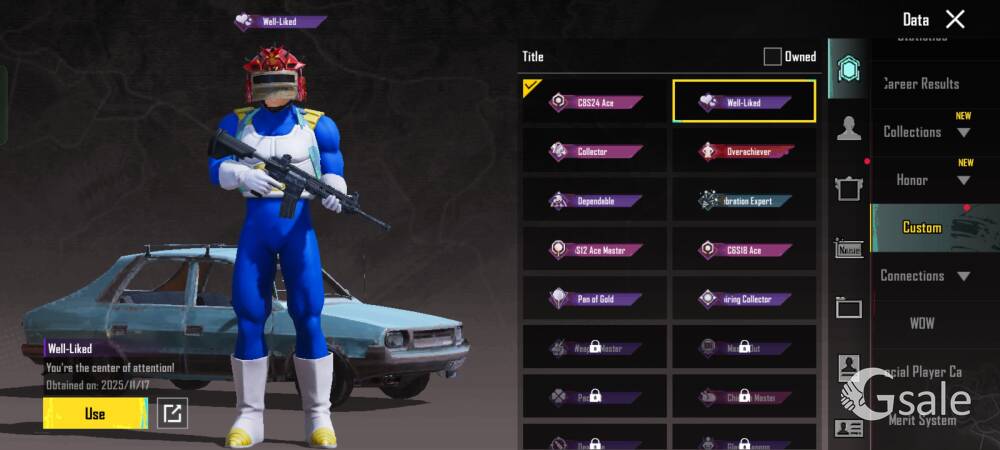Toggle the Owned checkbox

click(772, 57)
